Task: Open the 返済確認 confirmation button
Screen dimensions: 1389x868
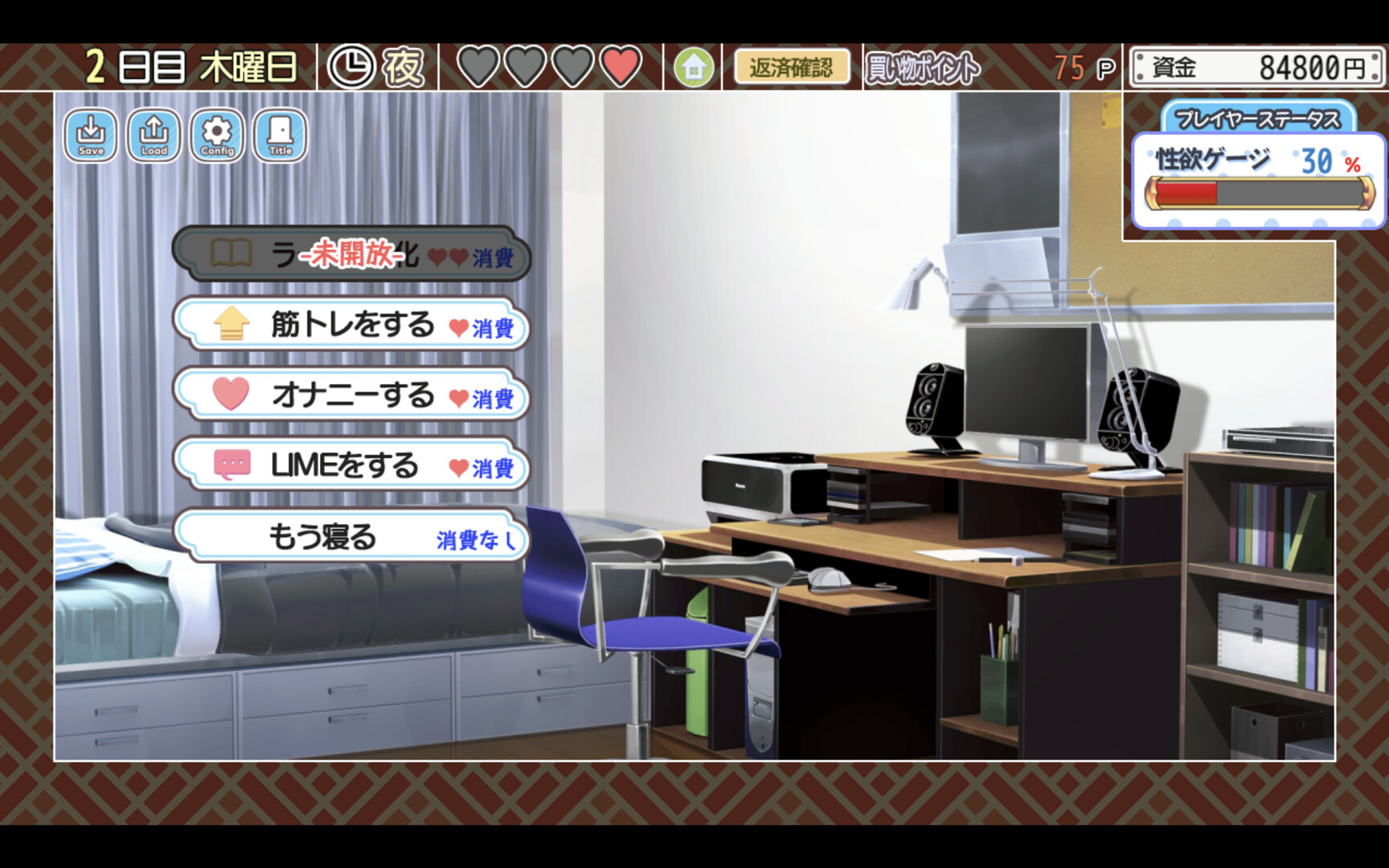Action: (x=791, y=68)
